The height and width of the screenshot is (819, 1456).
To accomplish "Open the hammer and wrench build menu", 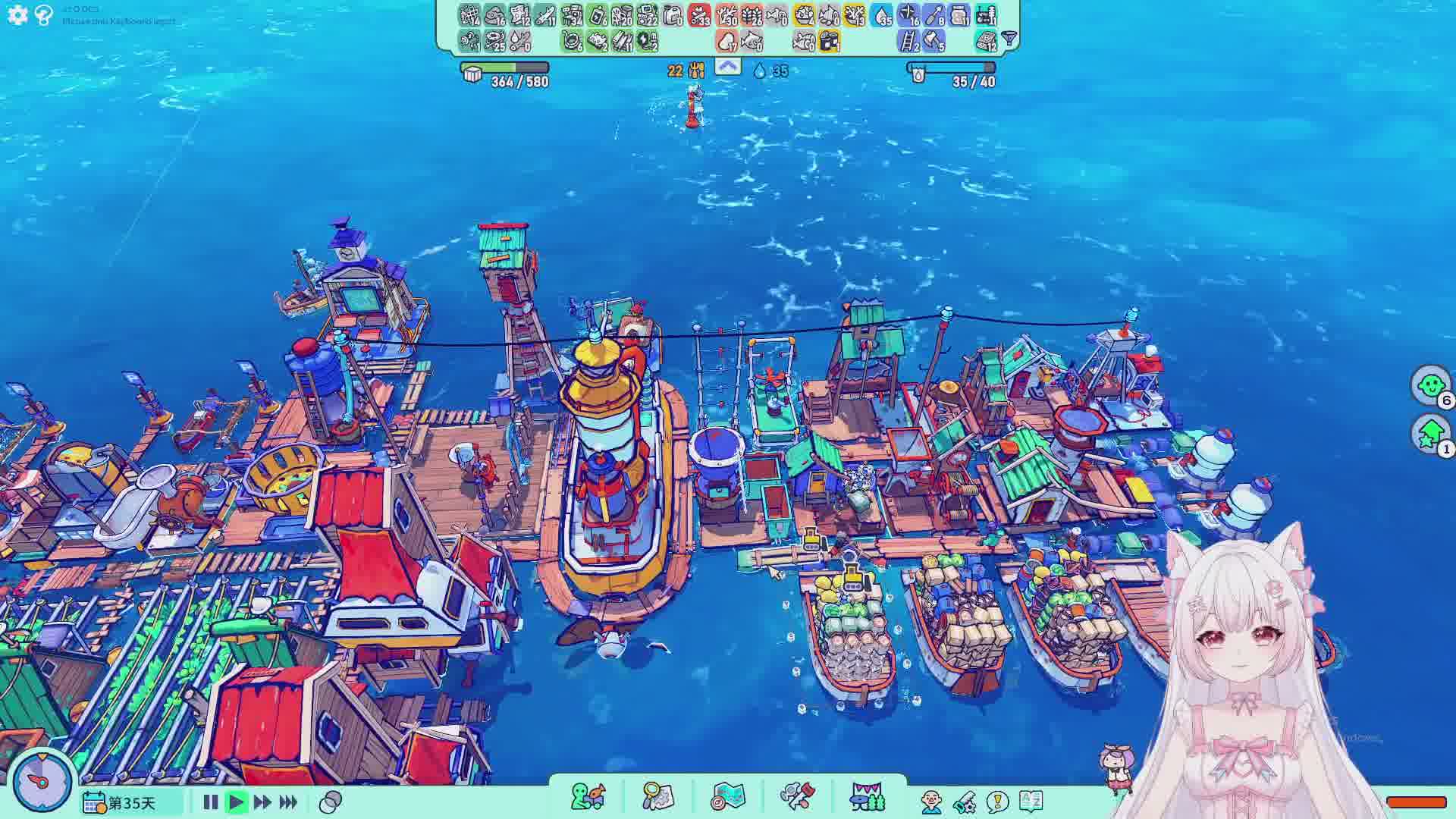I will click(798, 797).
